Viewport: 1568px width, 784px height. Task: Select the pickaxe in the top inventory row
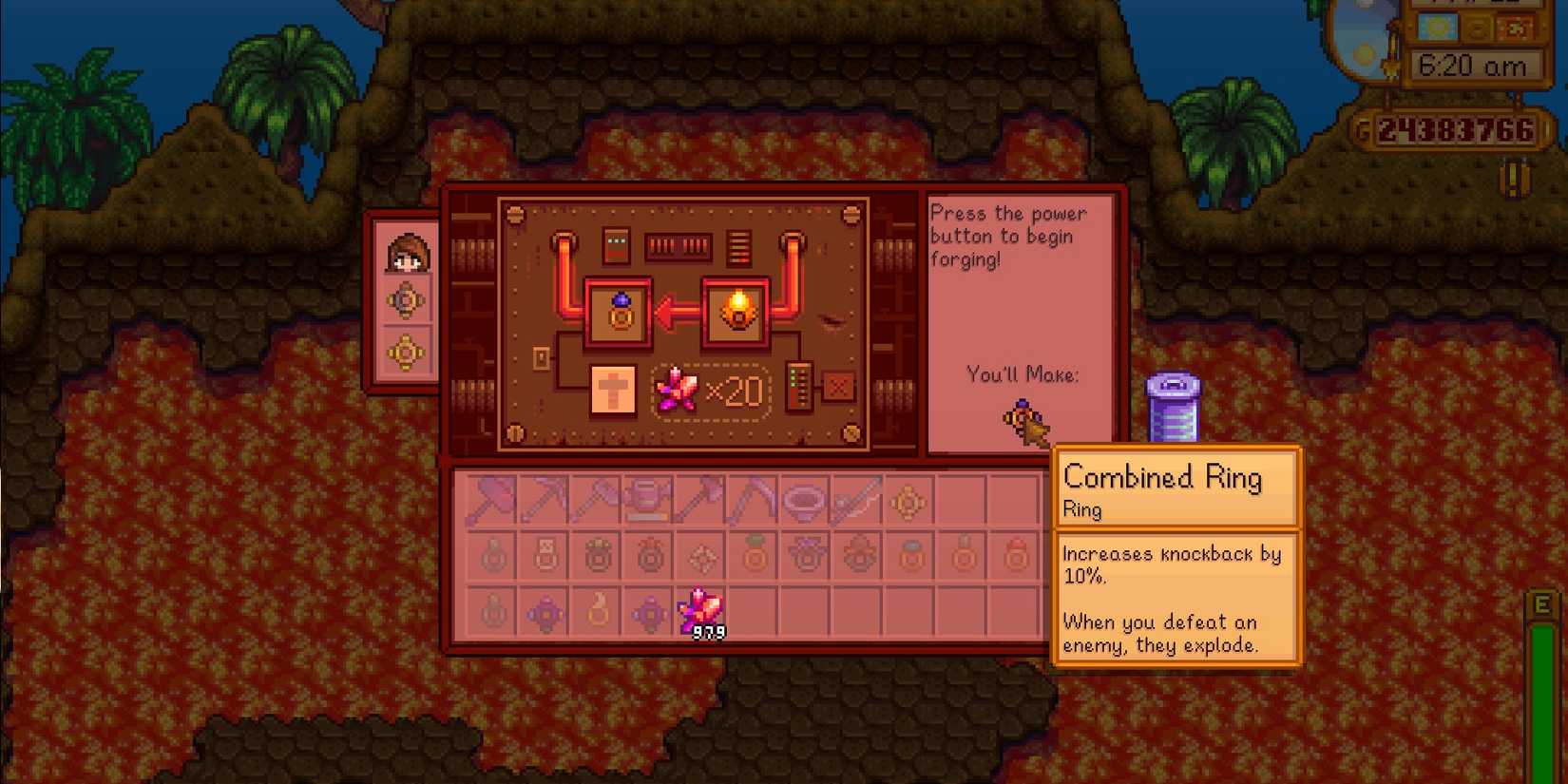point(545,501)
